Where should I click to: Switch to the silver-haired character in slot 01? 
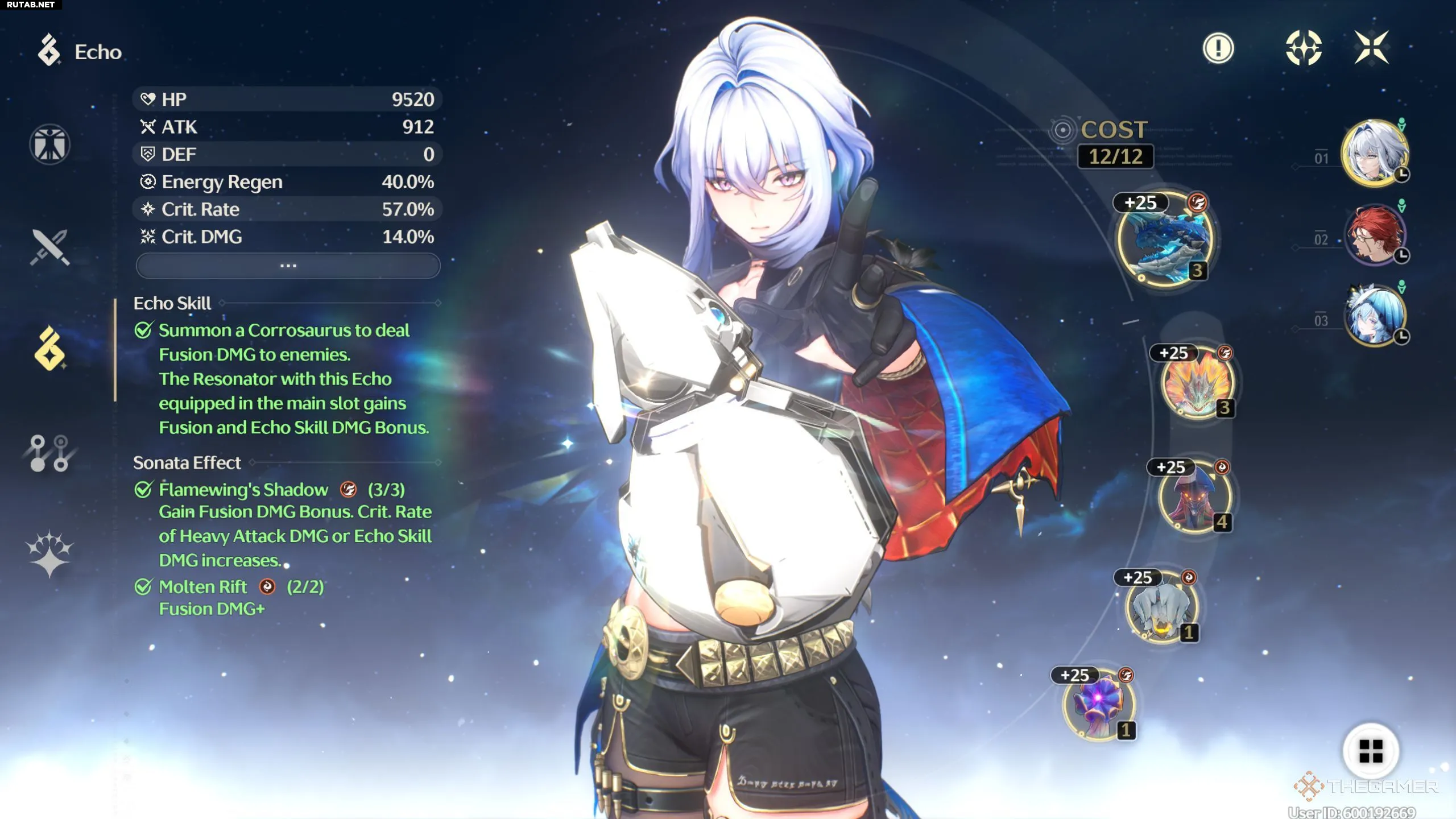tap(1374, 152)
